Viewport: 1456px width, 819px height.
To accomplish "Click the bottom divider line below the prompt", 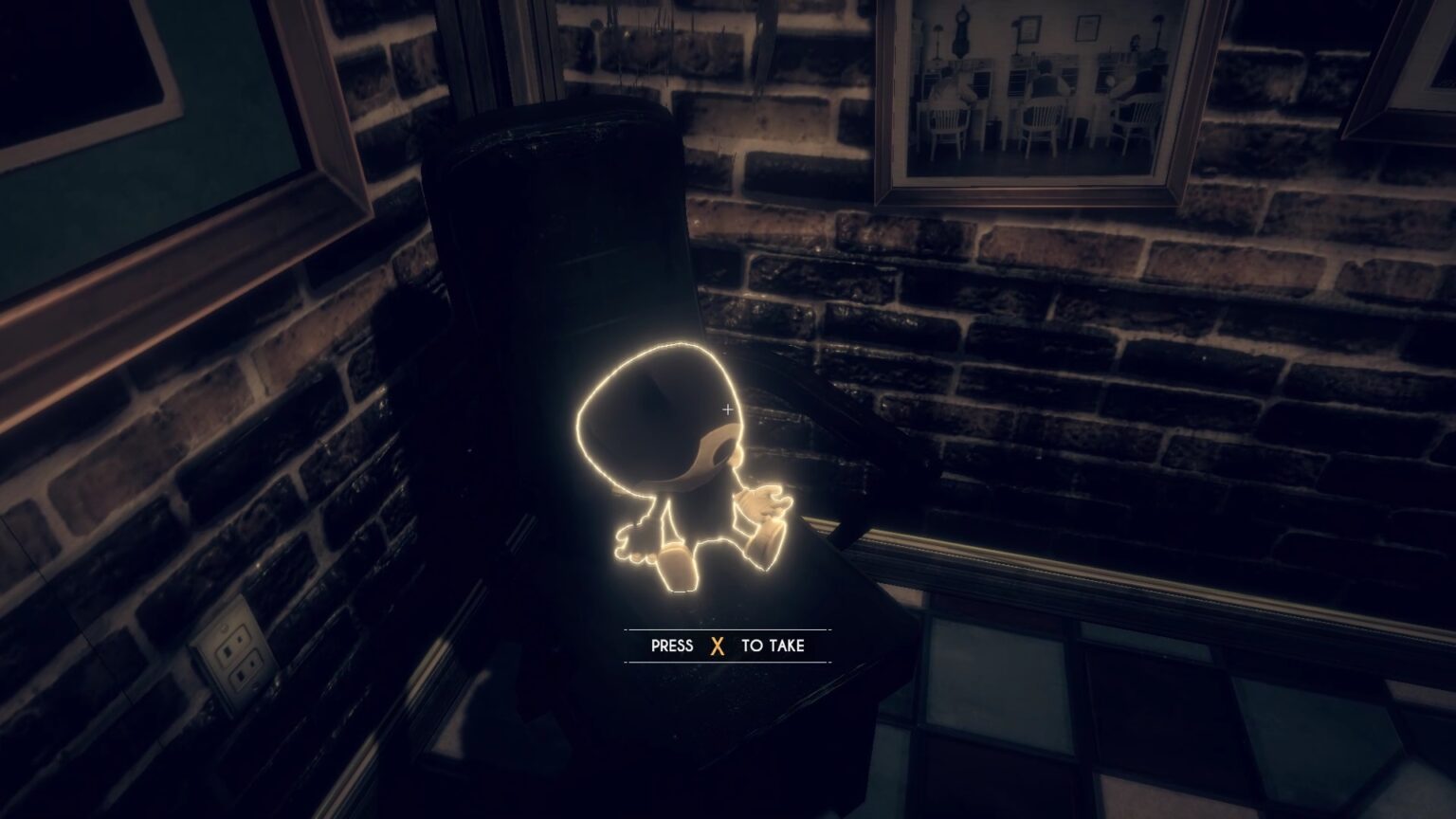I will [728, 664].
